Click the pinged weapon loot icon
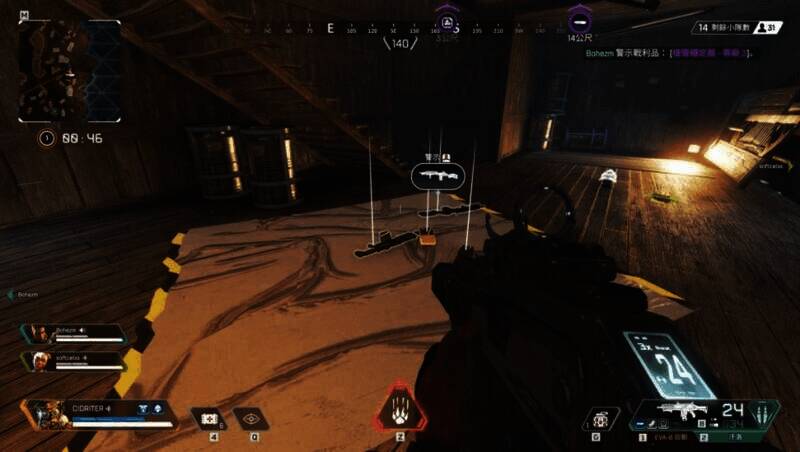 coord(438,176)
